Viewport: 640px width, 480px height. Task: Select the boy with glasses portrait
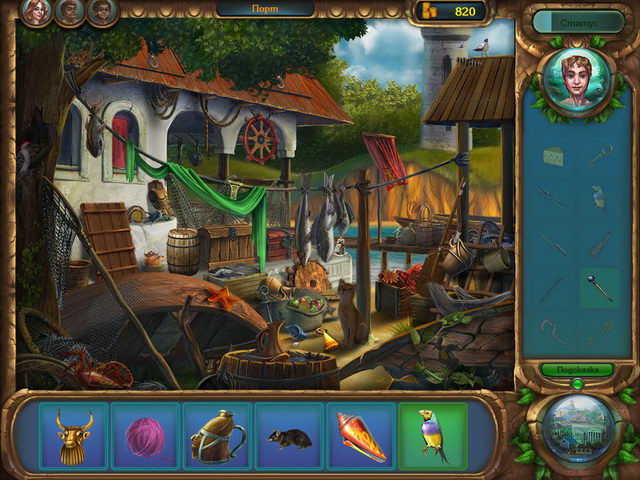click(x=102, y=12)
